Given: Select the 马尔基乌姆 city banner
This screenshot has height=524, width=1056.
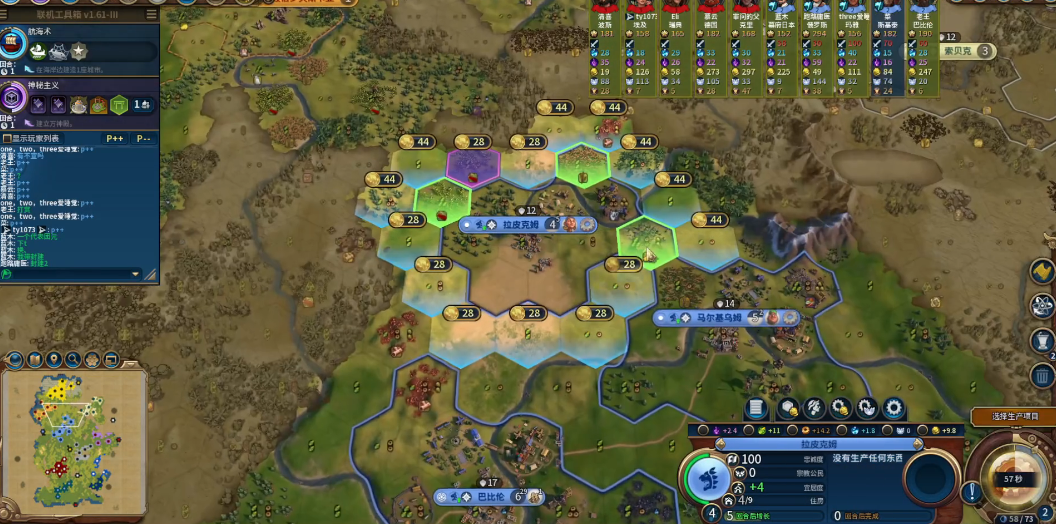Looking at the screenshot, I should coord(719,318).
